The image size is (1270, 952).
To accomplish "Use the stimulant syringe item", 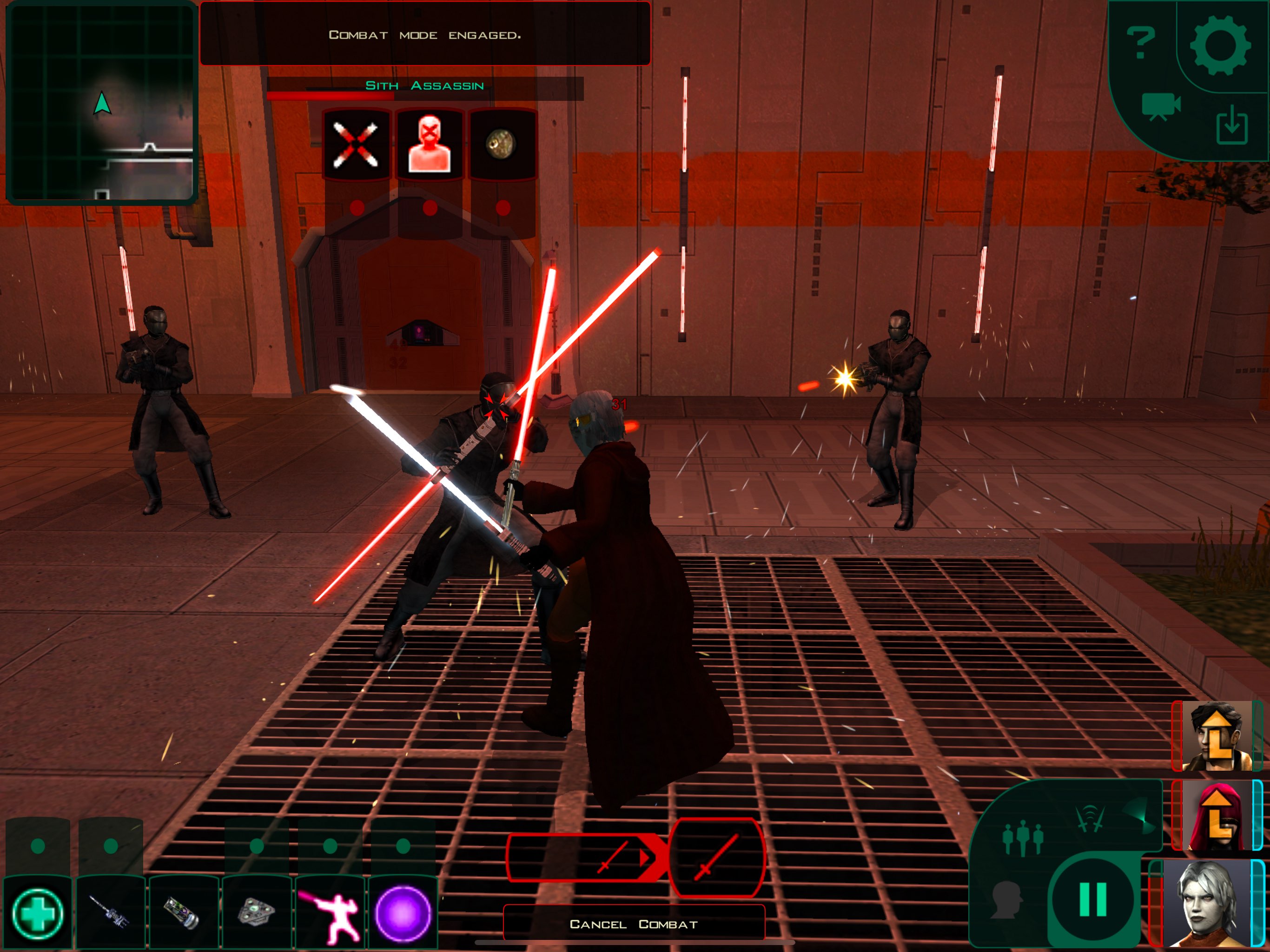I will coord(110,912).
